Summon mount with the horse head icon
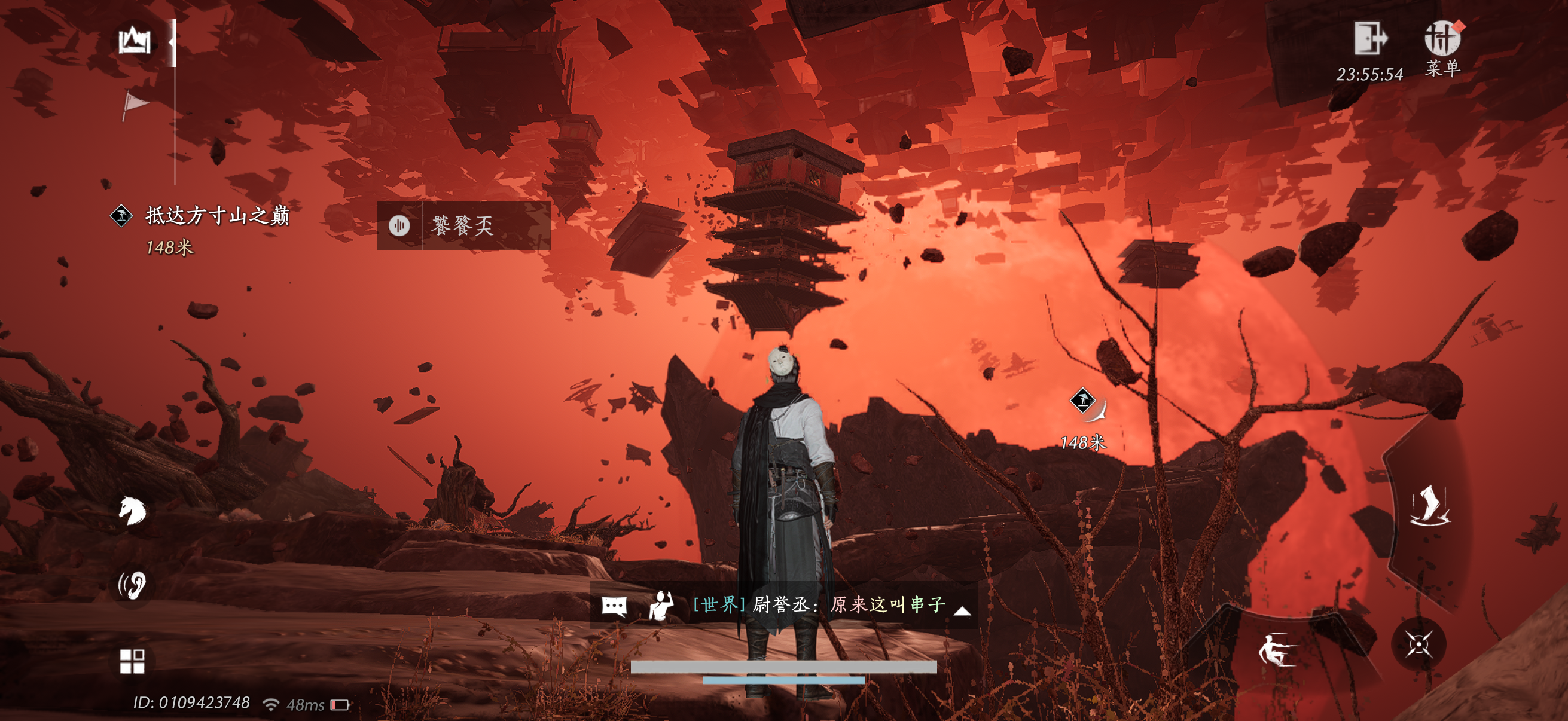The image size is (1568, 721). 132,510
